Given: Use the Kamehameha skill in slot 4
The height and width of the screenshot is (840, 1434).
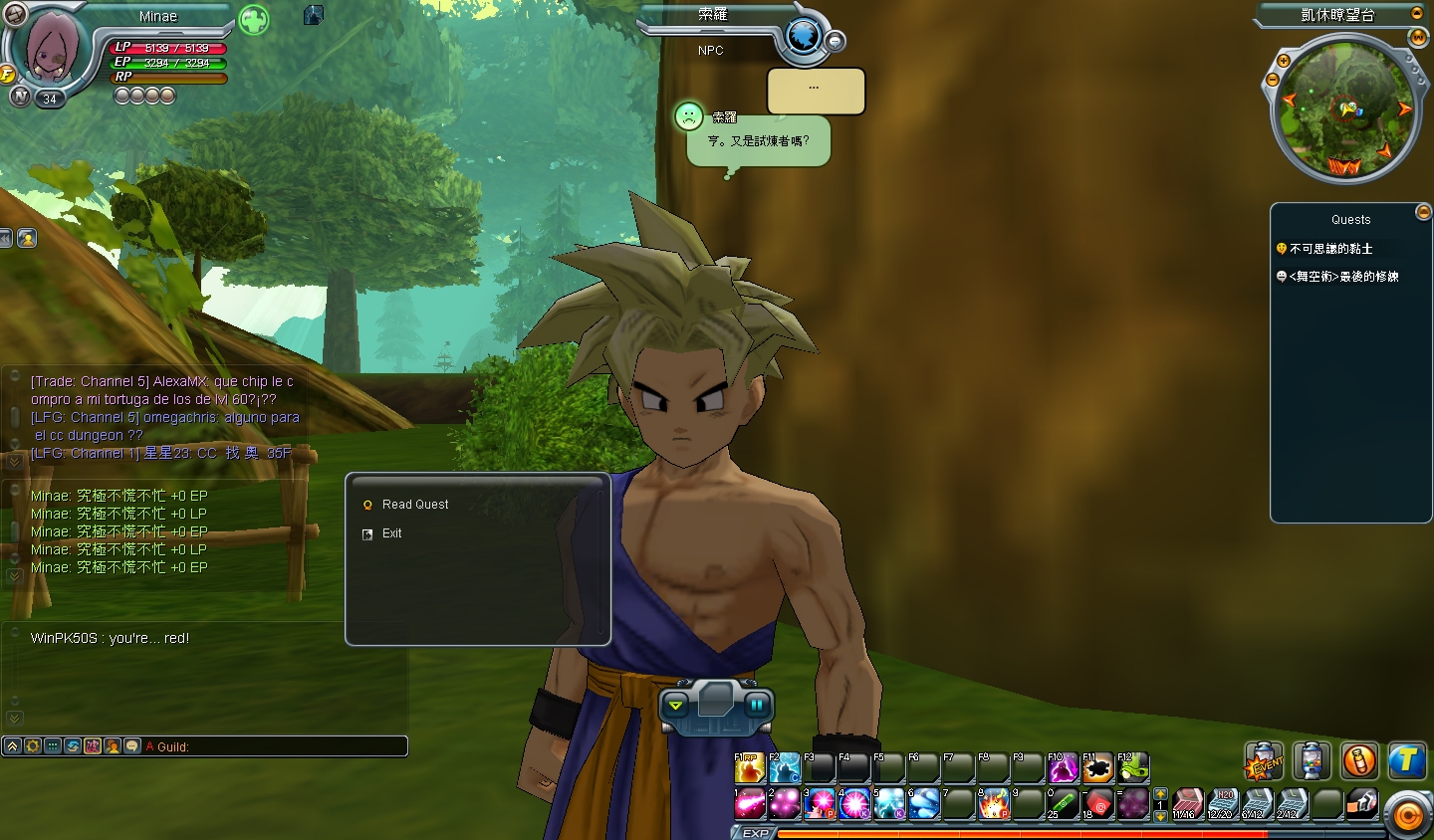Looking at the screenshot, I should point(854,804).
